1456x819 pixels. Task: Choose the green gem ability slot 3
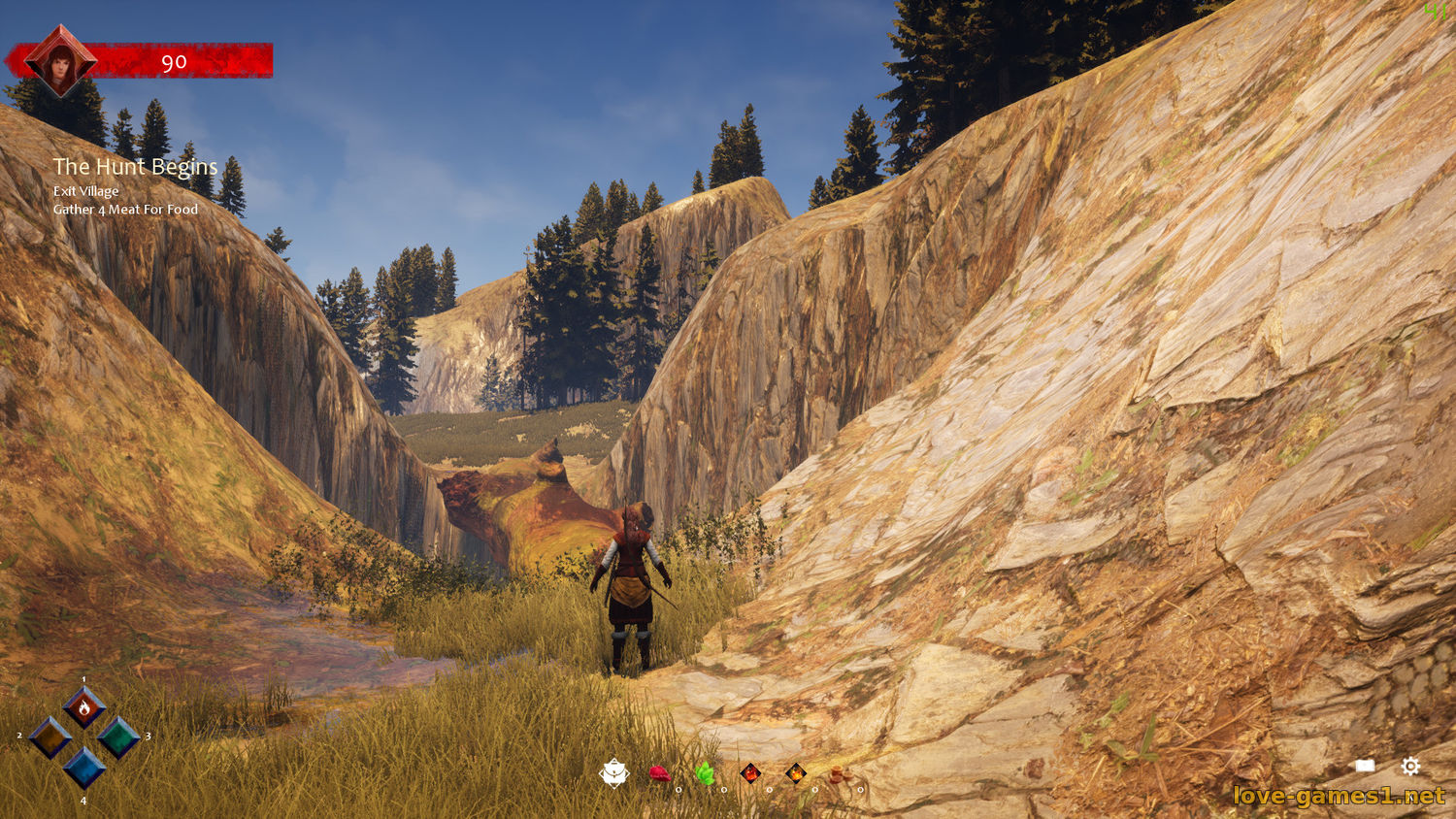click(118, 737)
